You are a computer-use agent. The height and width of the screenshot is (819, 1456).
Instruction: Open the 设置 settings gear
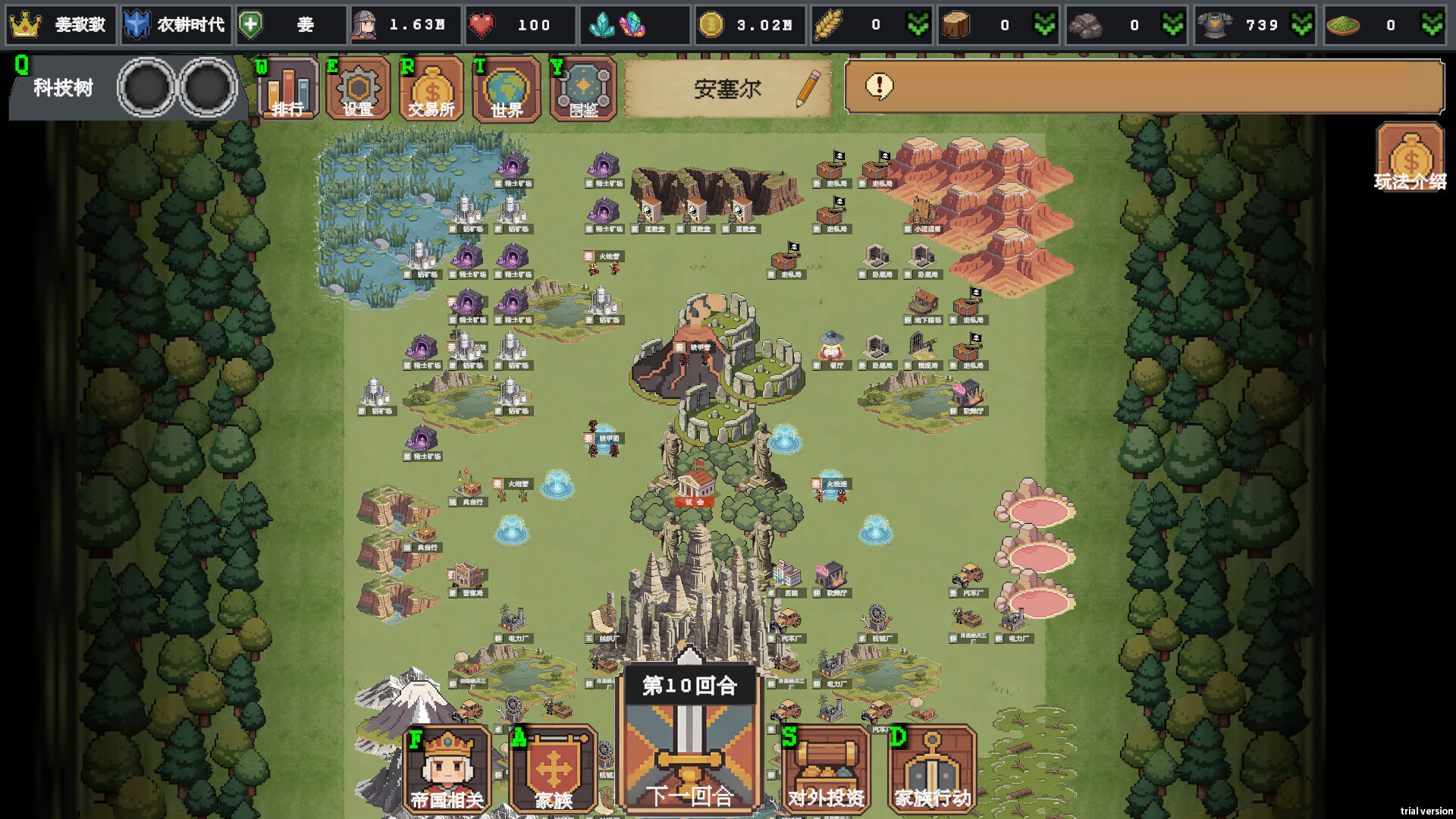coord(358,89)
